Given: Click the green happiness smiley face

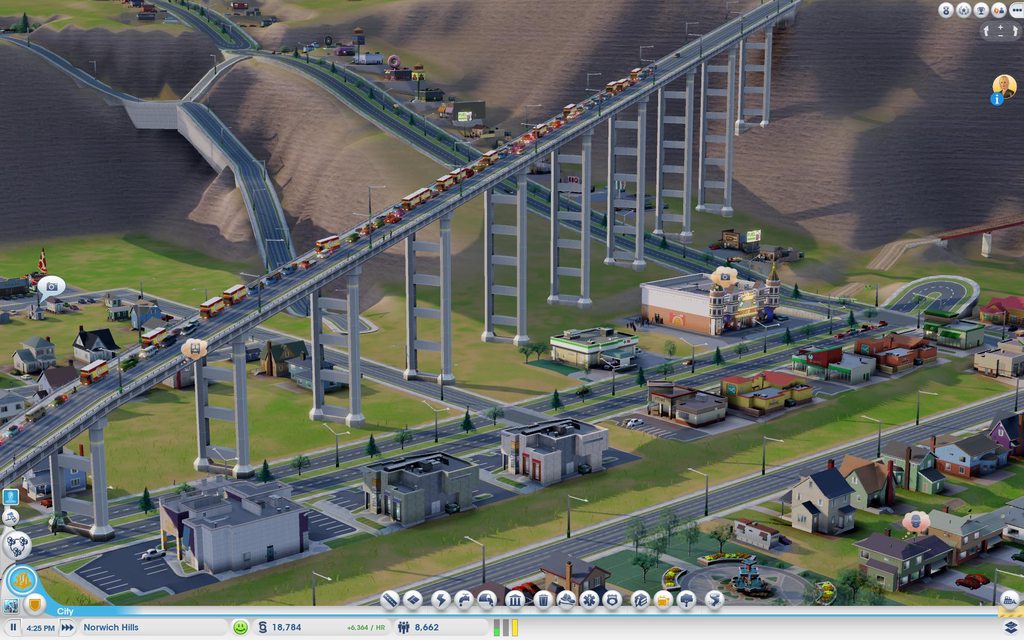Looking at the screenshot, I should coord(240,627).
